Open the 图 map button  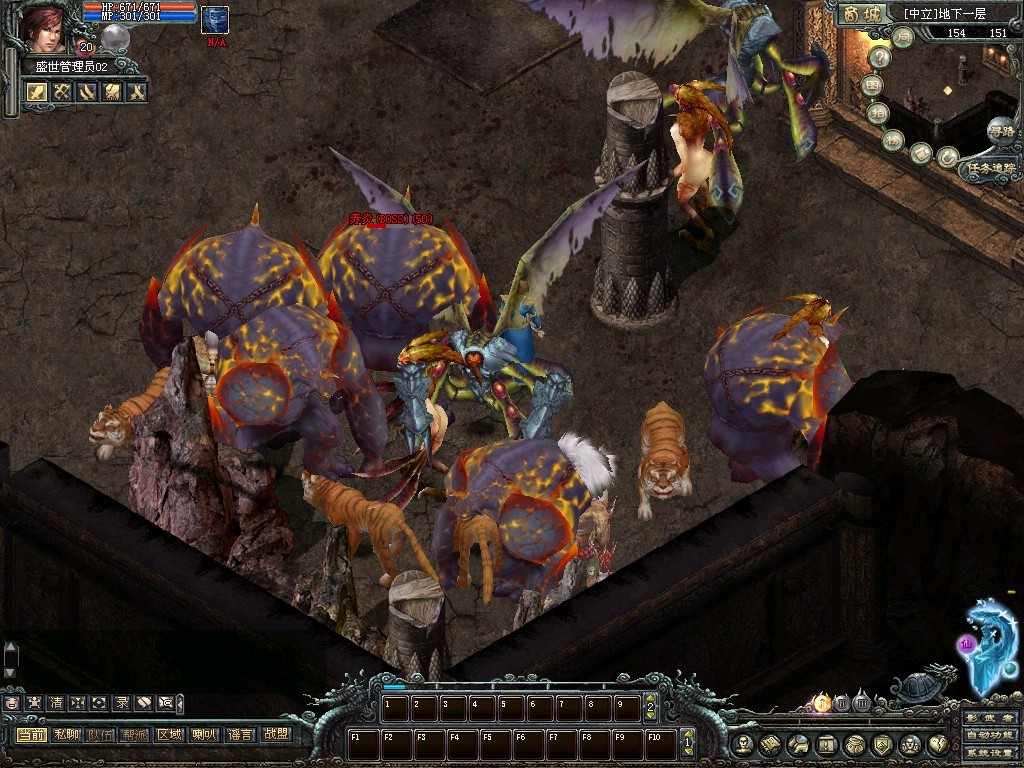pos(873,85)
